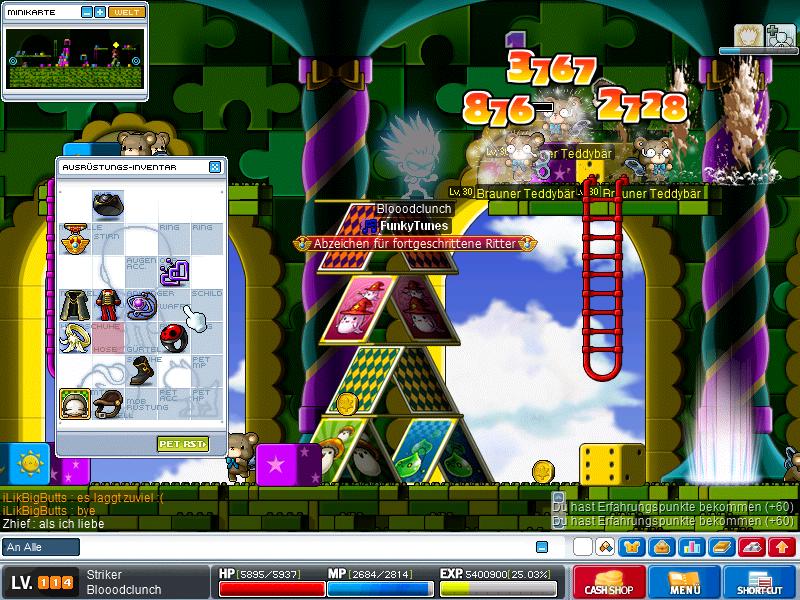Select the gold medal equipment slot
This screenshot has height=600, width=800.
point(74,238)
